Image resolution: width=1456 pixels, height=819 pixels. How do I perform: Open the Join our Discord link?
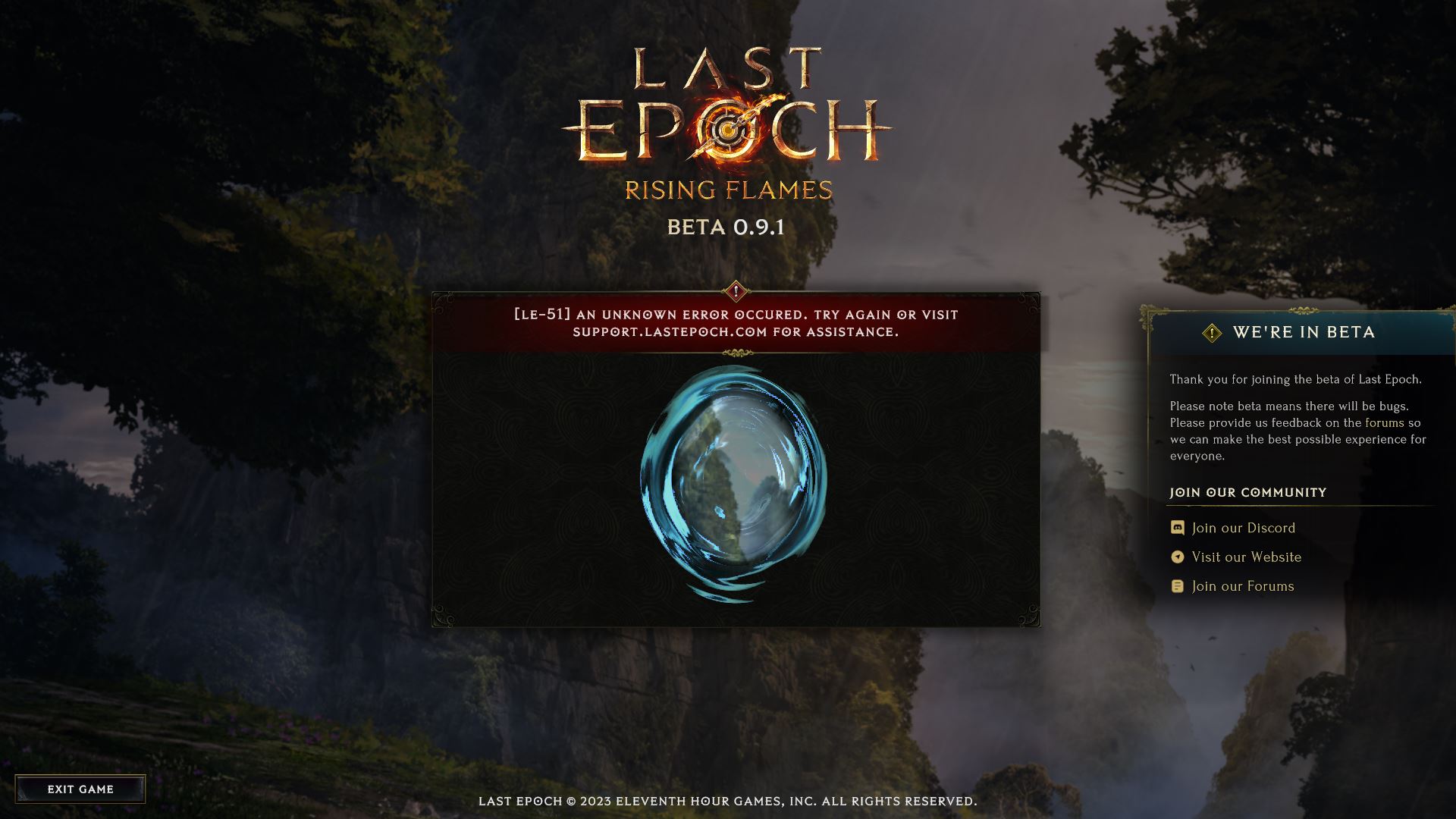tap(1243, 528)
